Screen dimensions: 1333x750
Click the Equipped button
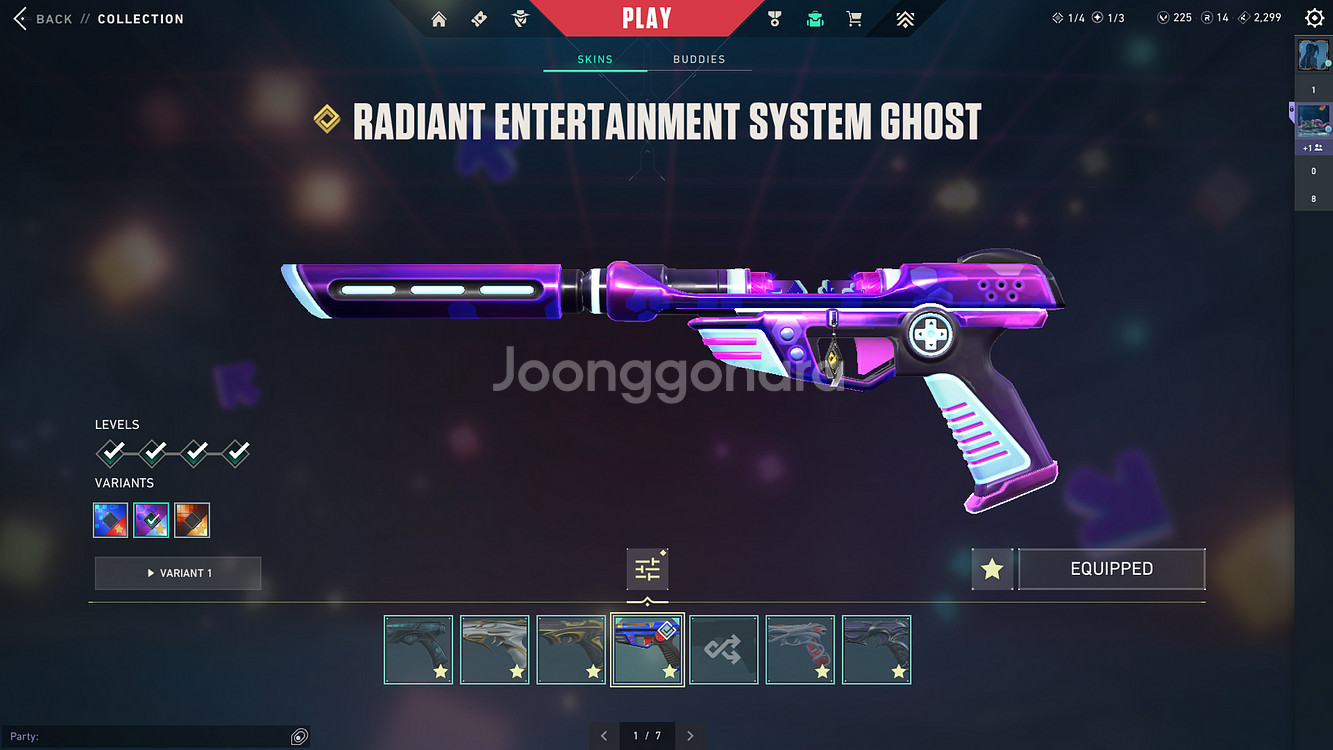pyautogui.click(x=1111, y=569)
